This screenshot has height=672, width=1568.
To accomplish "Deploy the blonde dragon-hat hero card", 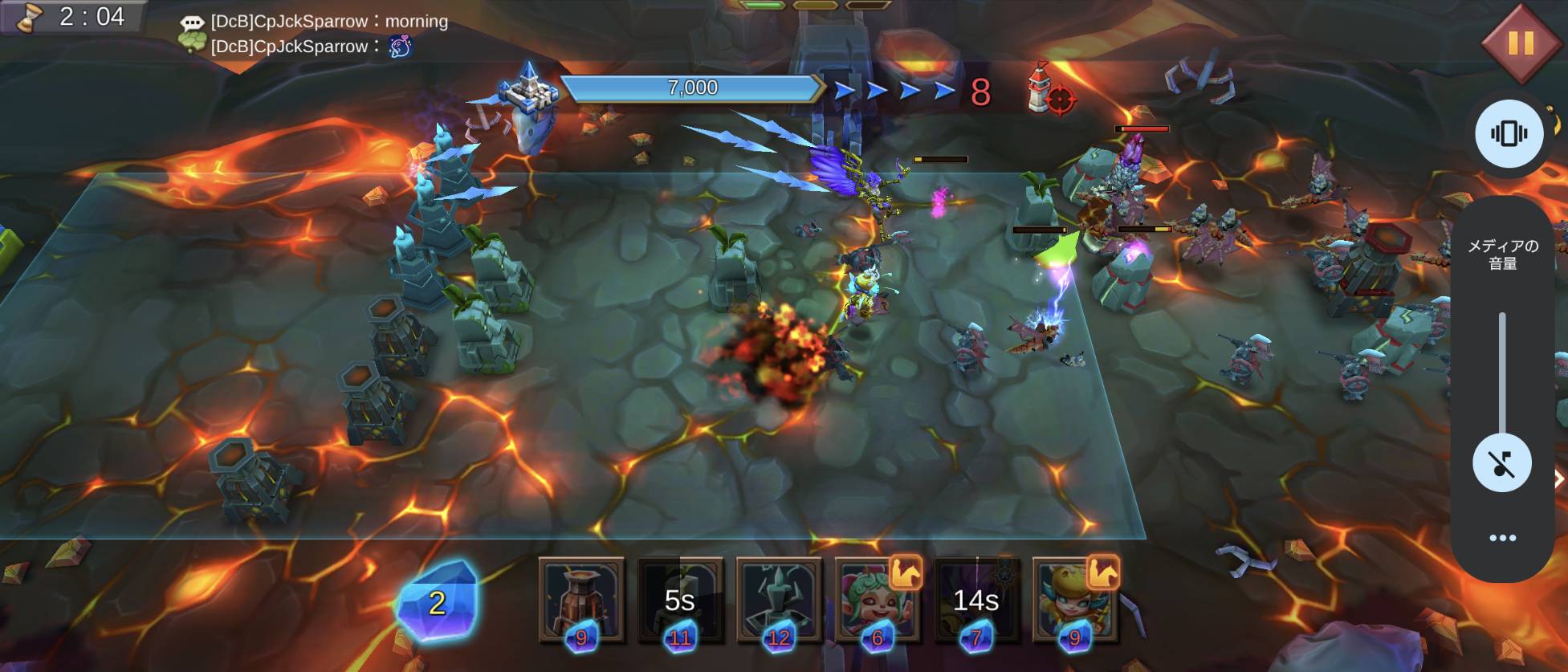I will click(x=1074, y=600).
